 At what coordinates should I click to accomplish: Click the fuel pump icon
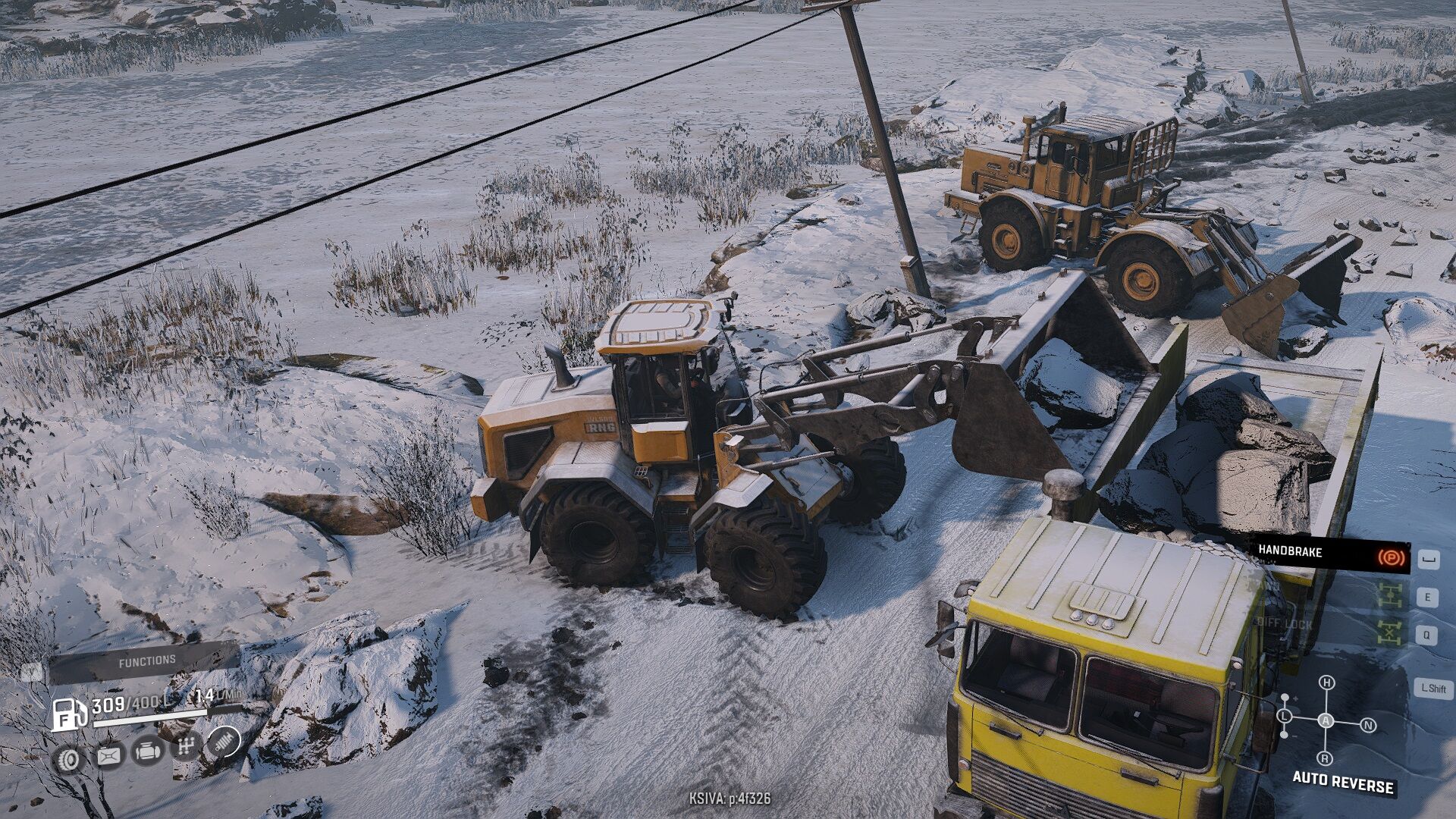(69, 714)
